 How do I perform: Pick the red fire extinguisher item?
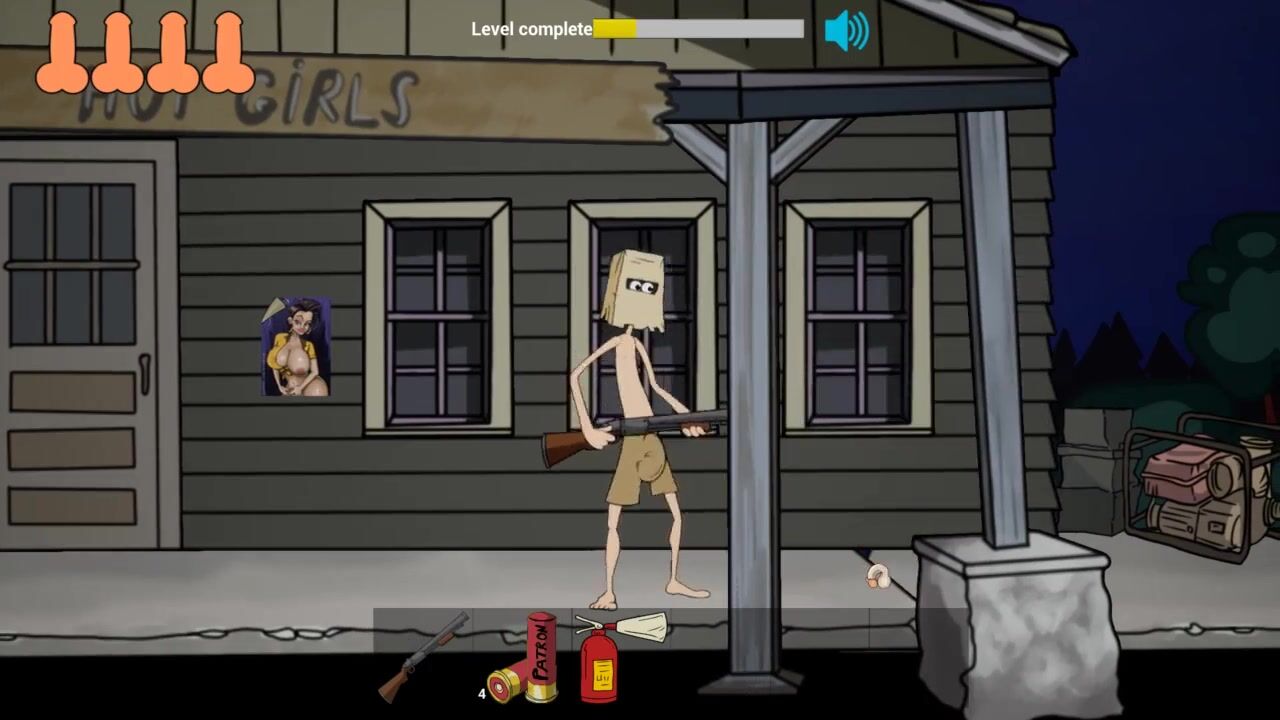(x=600, y=661)
